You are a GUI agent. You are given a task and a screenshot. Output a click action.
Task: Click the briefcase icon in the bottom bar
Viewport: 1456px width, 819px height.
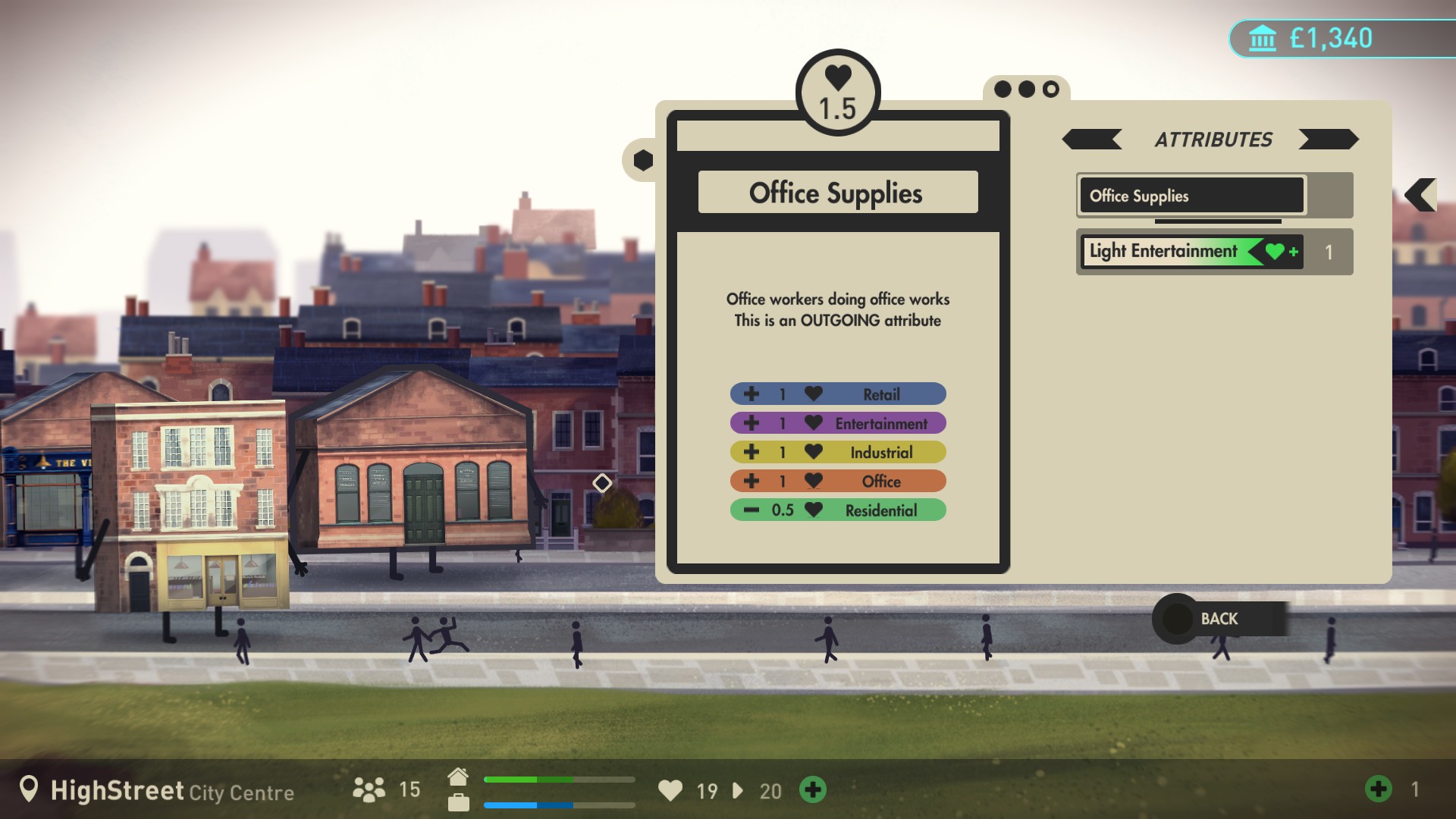coord(459,802)
